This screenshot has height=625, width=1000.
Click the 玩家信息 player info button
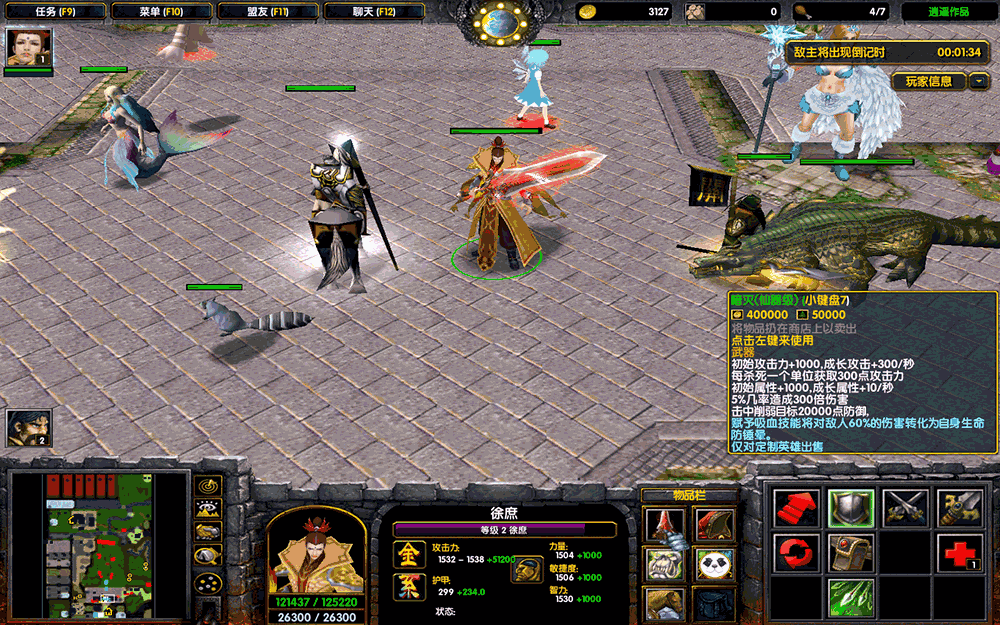point(929,81)
